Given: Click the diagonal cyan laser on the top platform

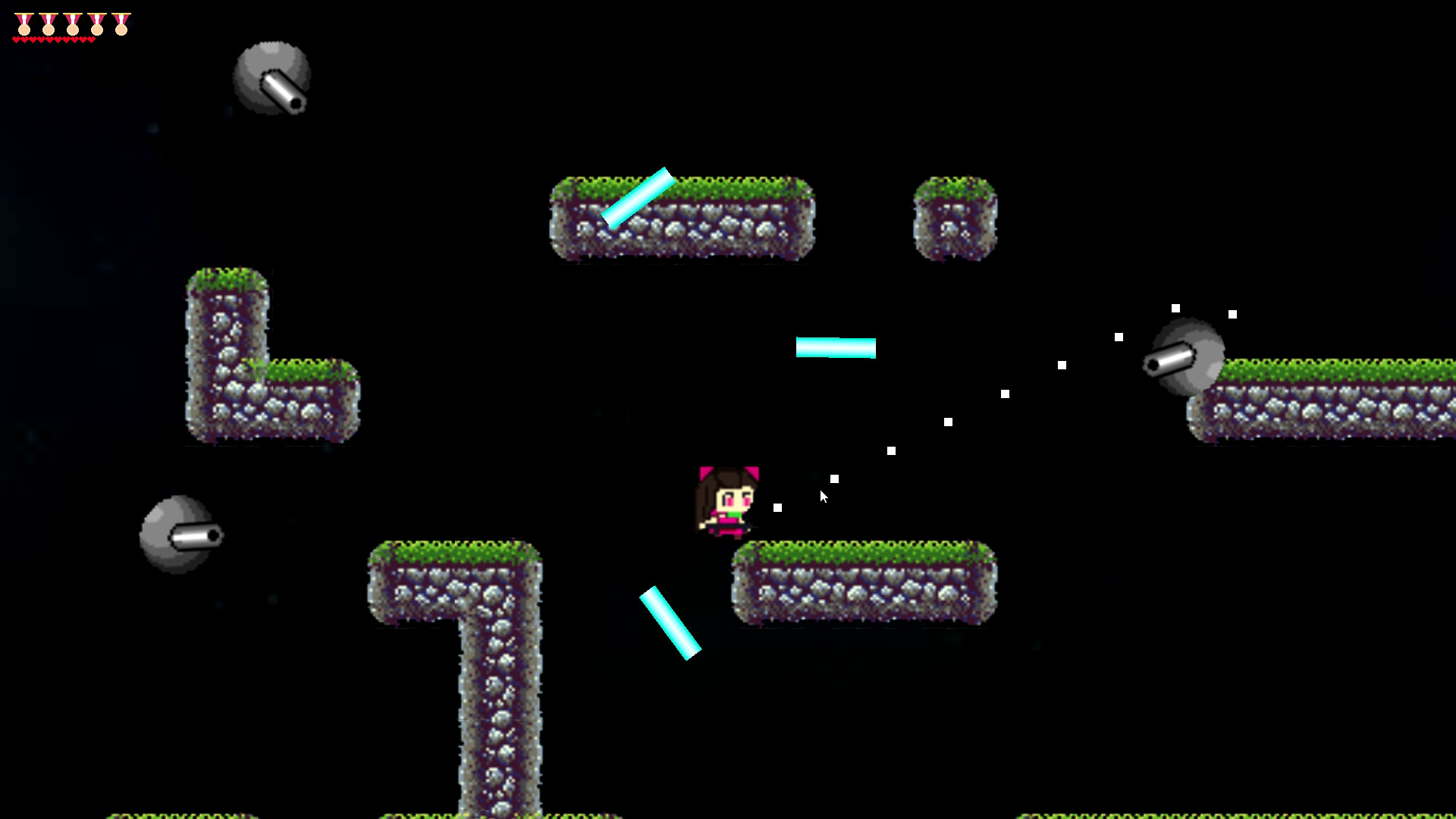Looking at the screenshot, I should 637,197.
